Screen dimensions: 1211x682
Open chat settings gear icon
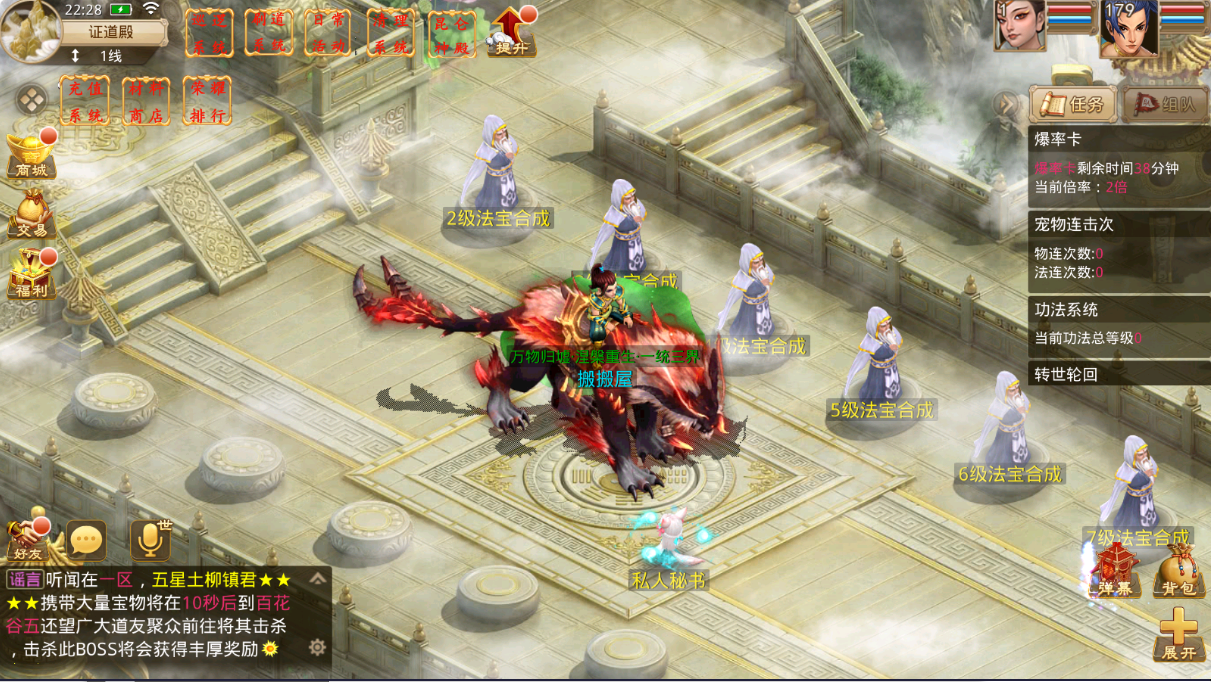click(x=317, y=647)
